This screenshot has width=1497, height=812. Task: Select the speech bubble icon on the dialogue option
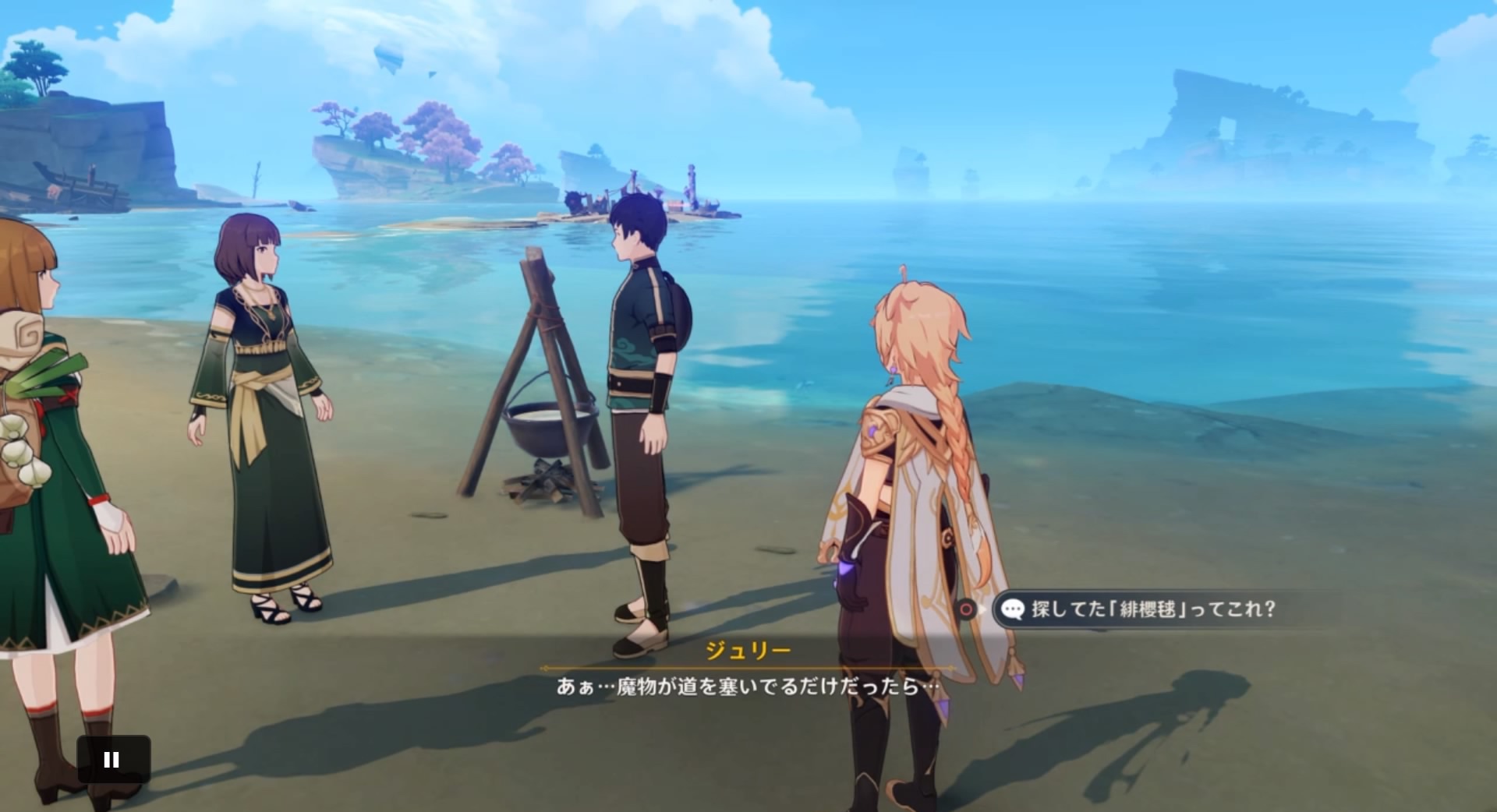click(x=1013, y=610)
